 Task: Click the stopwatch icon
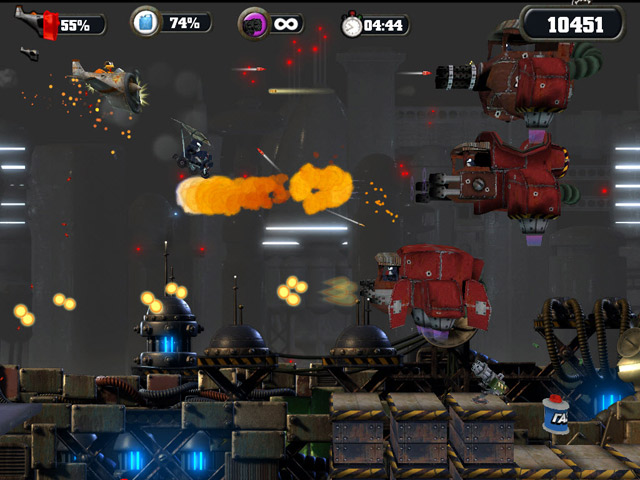click(x=351, y=25)
